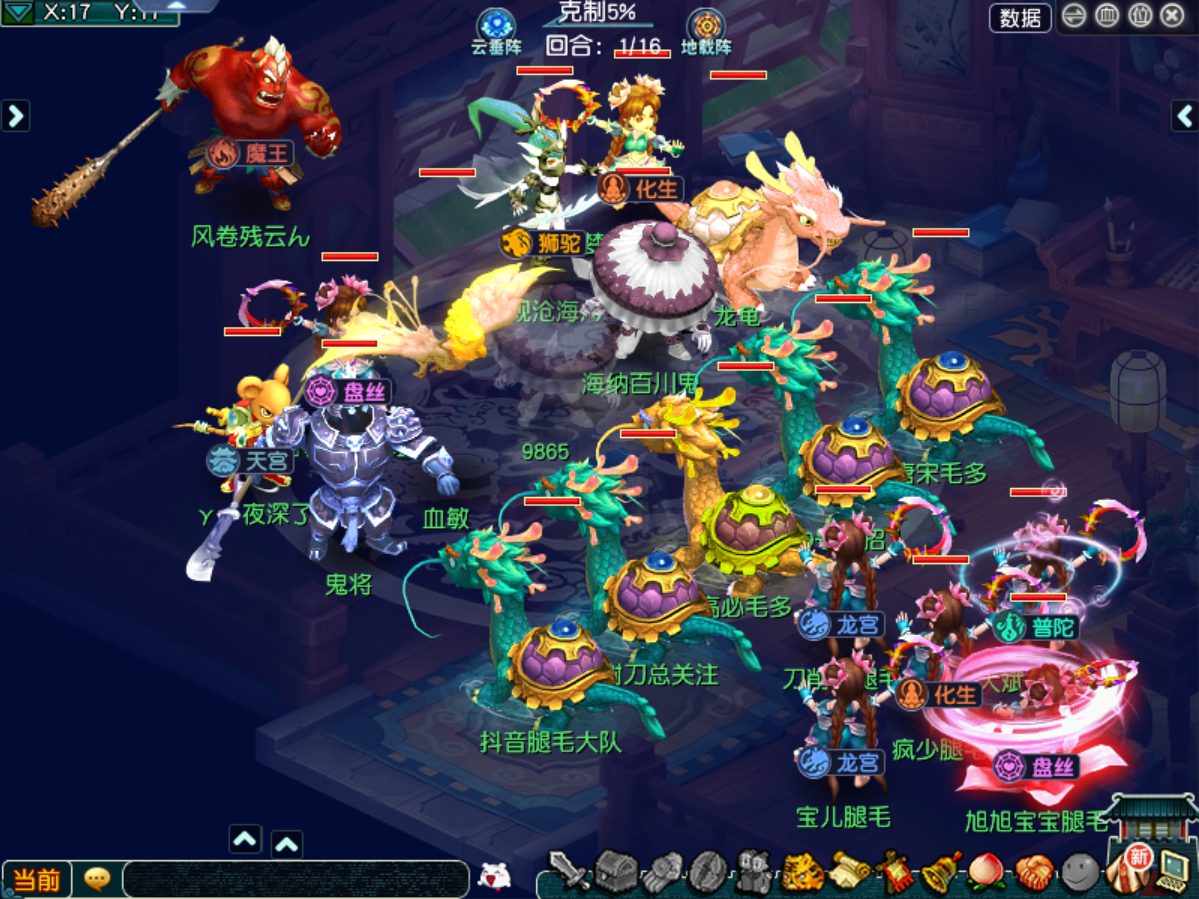1199x899 pixels.
Task: Open the emoji face with white mascot
Action: (x=494, y=875)
